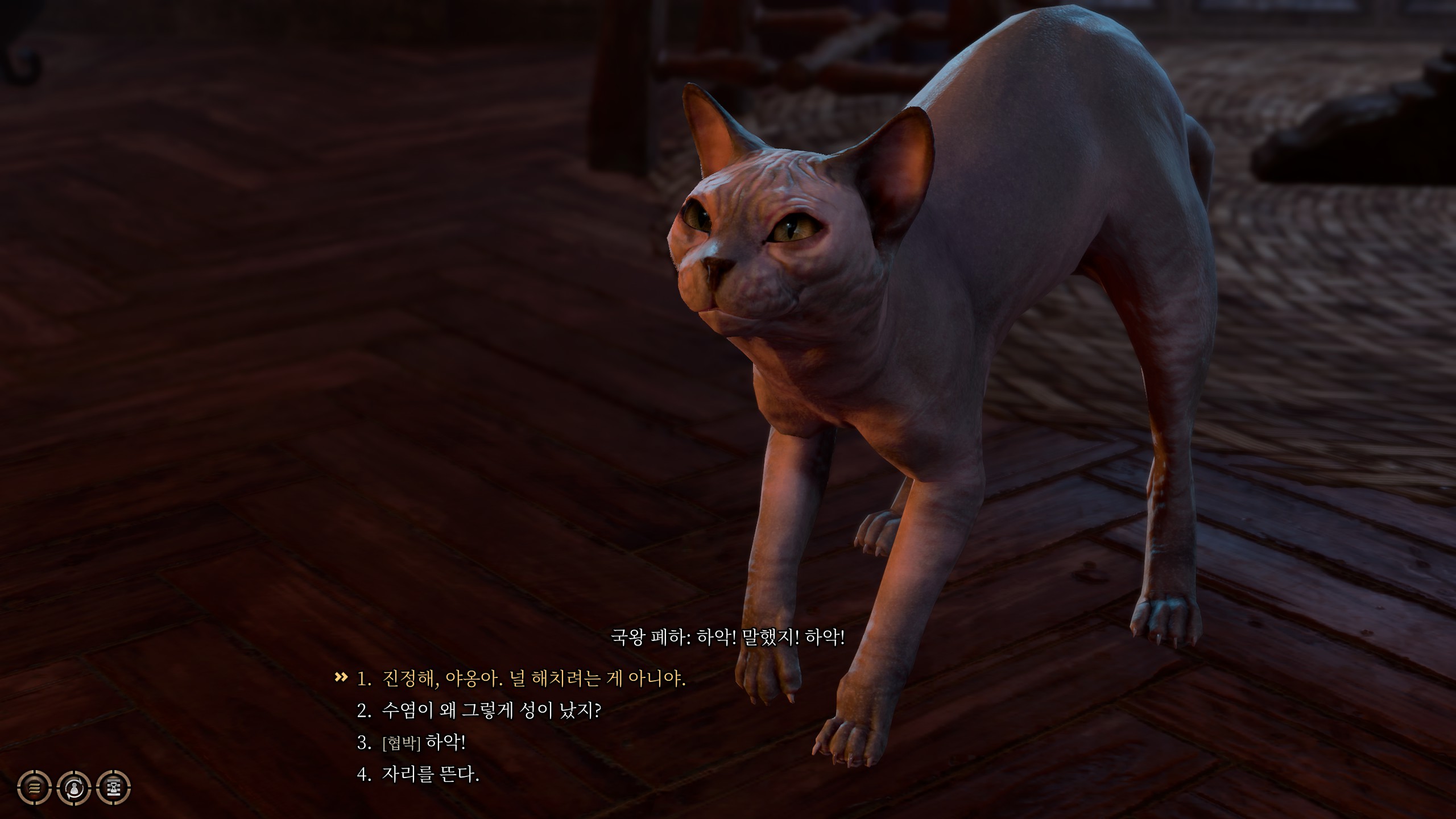This screenshot has width=1456, height=819.
Task: Open the three-lines menu icon
Action: pos(35,788)
